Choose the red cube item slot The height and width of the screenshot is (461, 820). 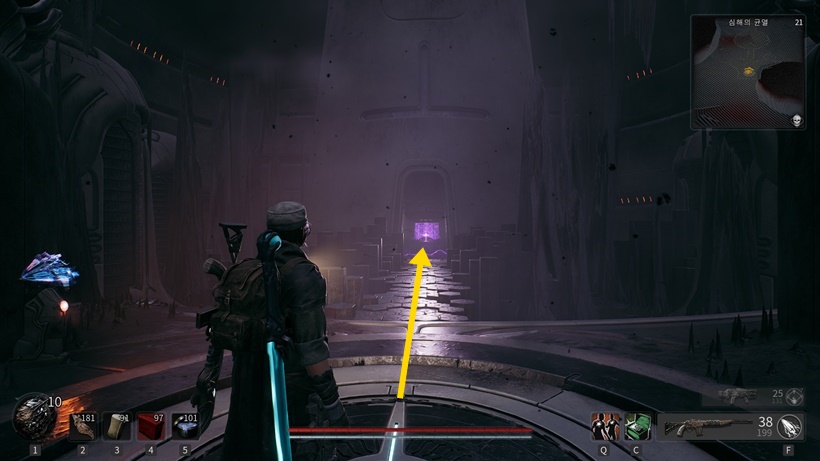tap(151, 426)
